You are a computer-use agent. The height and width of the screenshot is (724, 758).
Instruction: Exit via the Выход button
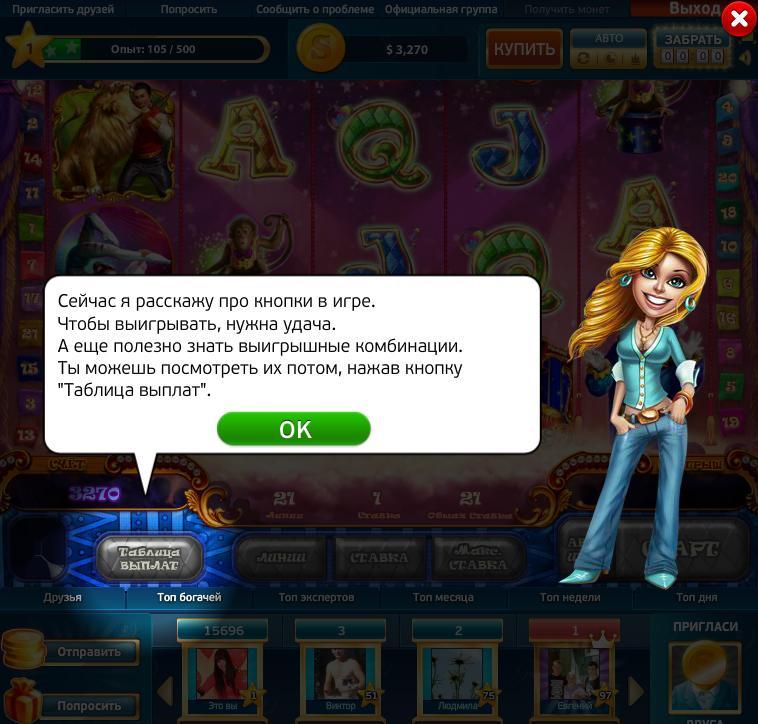[x=694, y=9]
